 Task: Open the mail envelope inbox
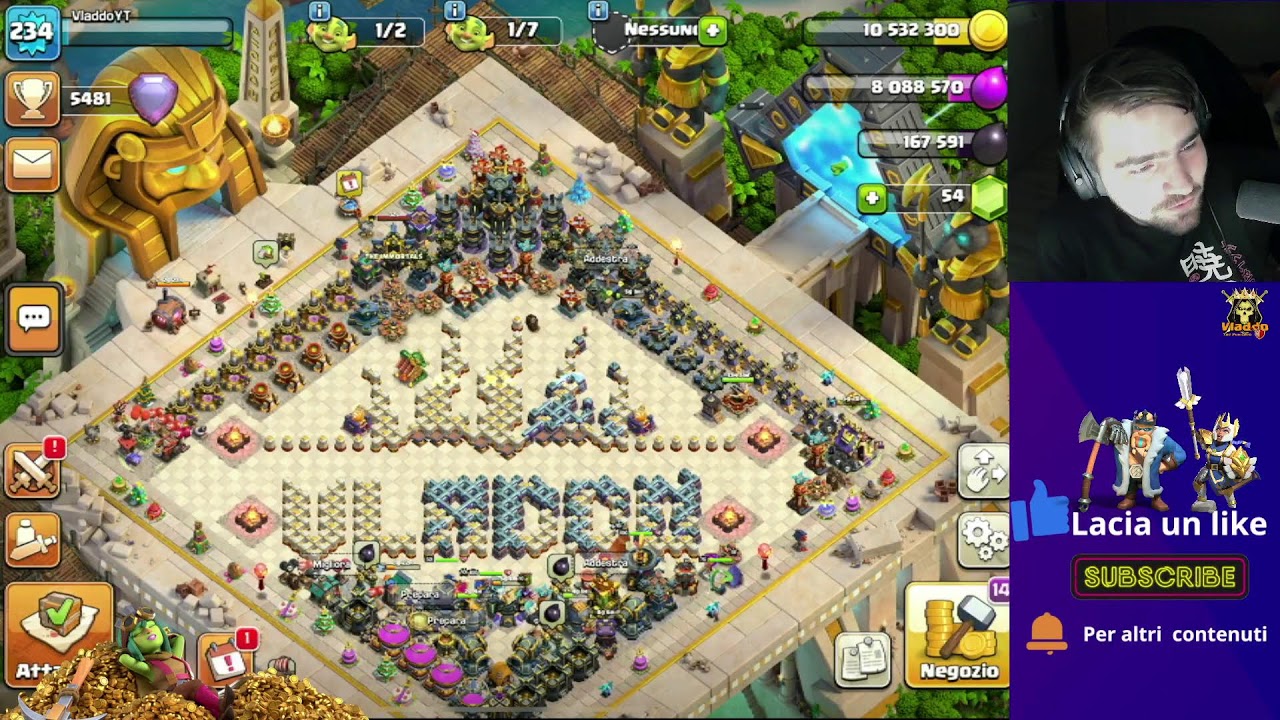pos(32,164)
